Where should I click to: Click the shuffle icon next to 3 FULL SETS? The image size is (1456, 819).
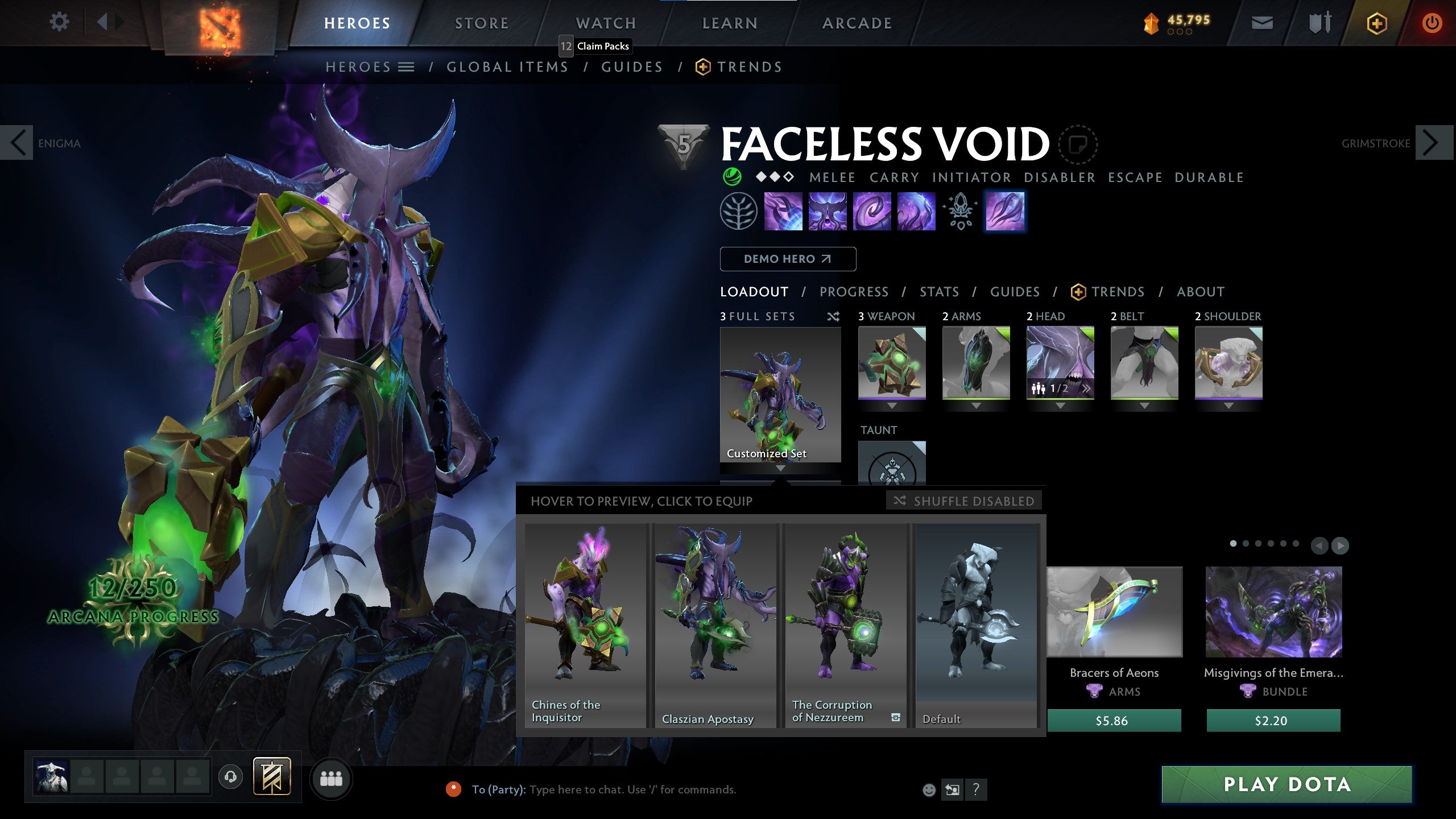point(834,317)
